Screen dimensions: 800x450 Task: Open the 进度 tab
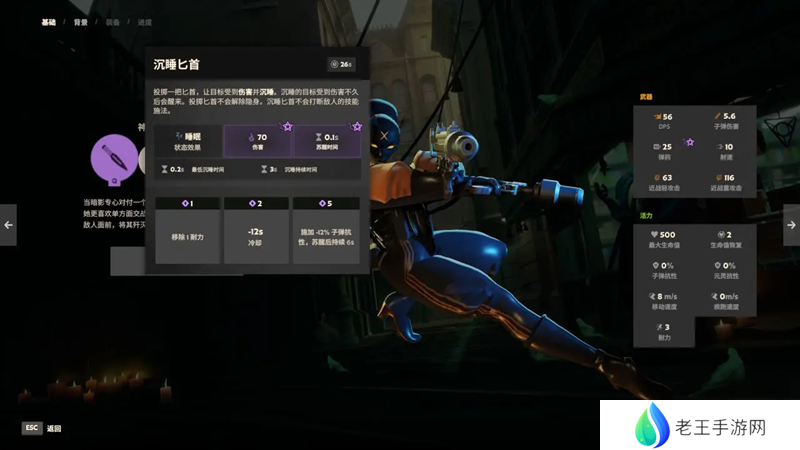146,21
